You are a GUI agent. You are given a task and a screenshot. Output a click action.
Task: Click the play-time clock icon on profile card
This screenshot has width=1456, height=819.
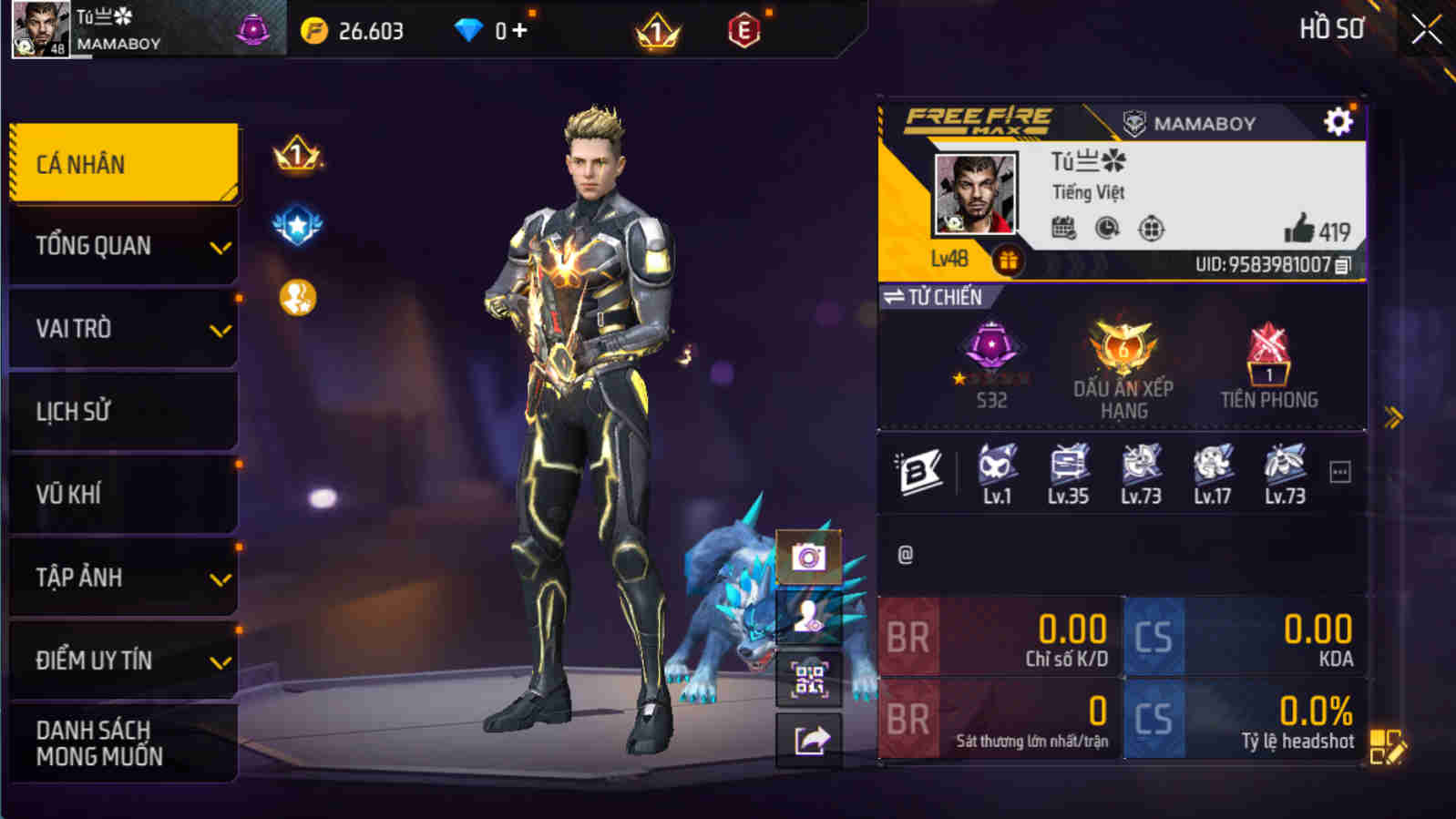(x=1105, y=227)
